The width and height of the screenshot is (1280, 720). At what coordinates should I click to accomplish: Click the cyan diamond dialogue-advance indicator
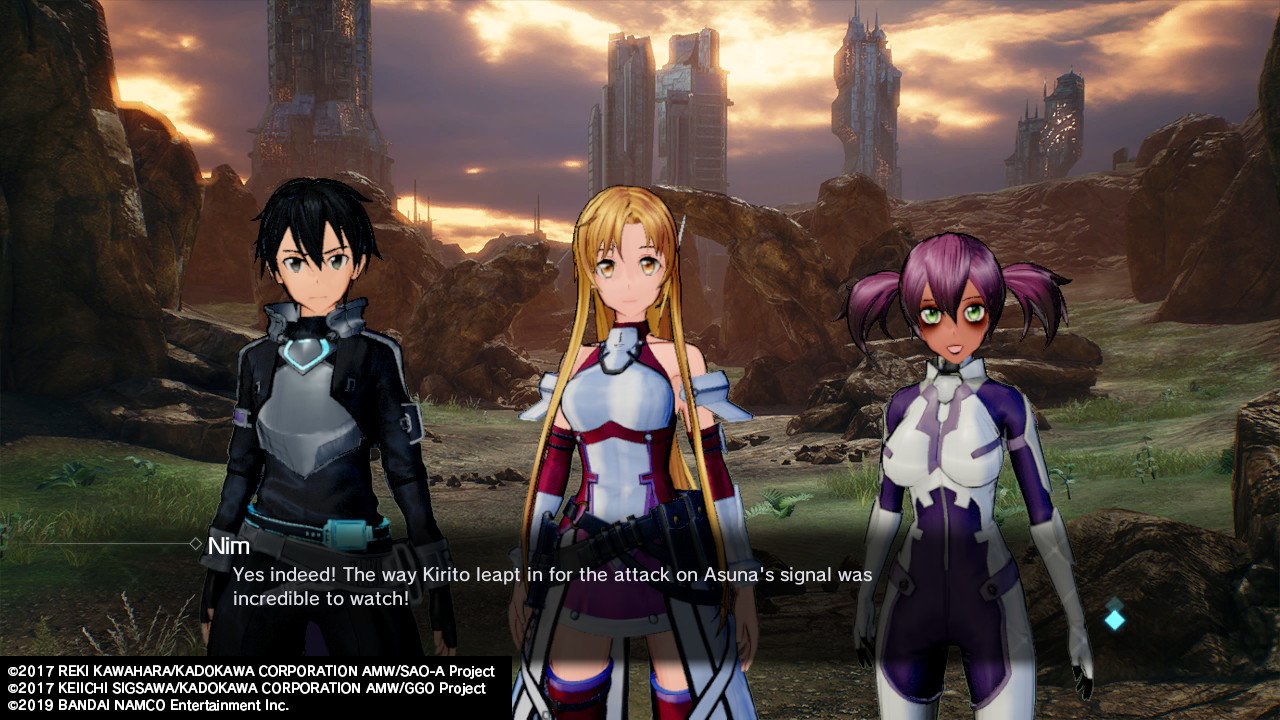pos(1114,620)
